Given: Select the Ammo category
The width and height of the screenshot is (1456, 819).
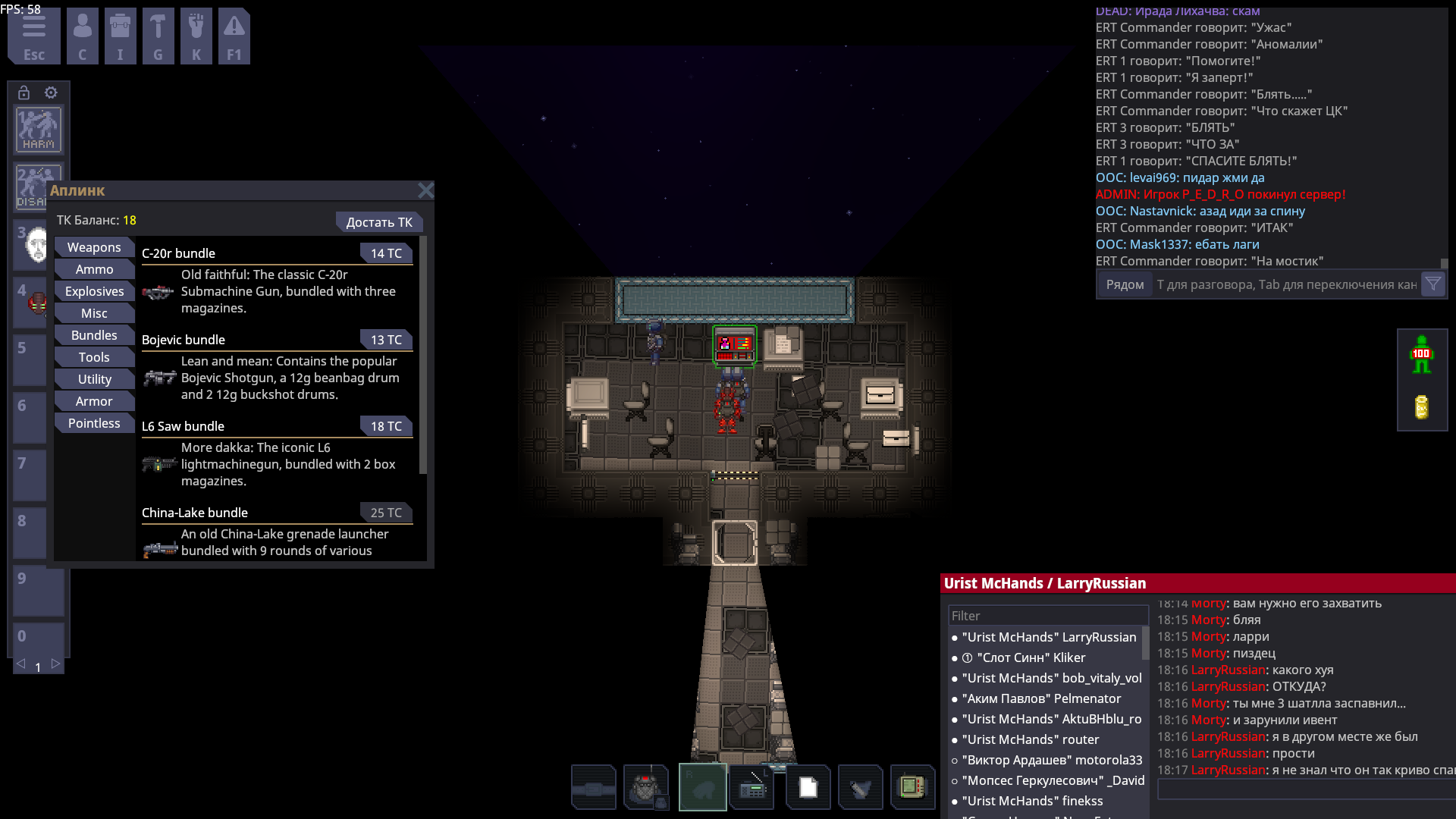Looking at the screenshot, I should tap(94, 269).
